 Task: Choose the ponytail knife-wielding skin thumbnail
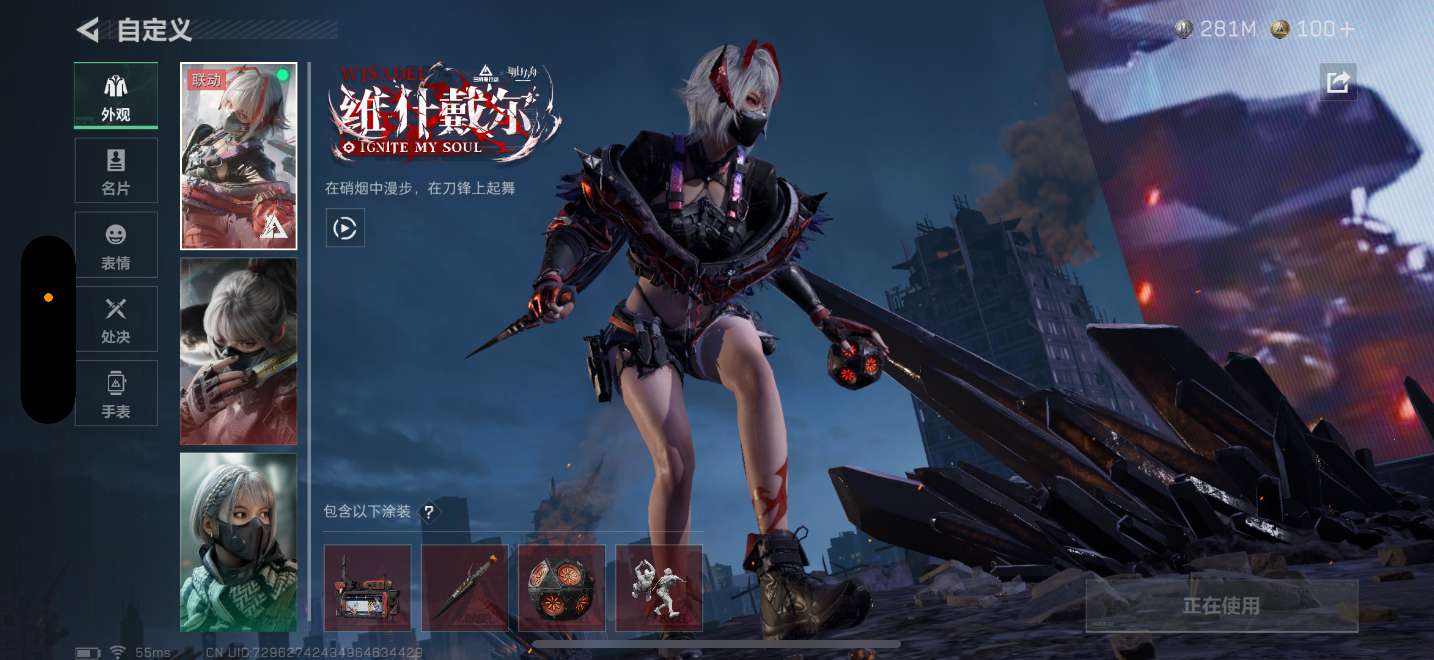(239, 351)
